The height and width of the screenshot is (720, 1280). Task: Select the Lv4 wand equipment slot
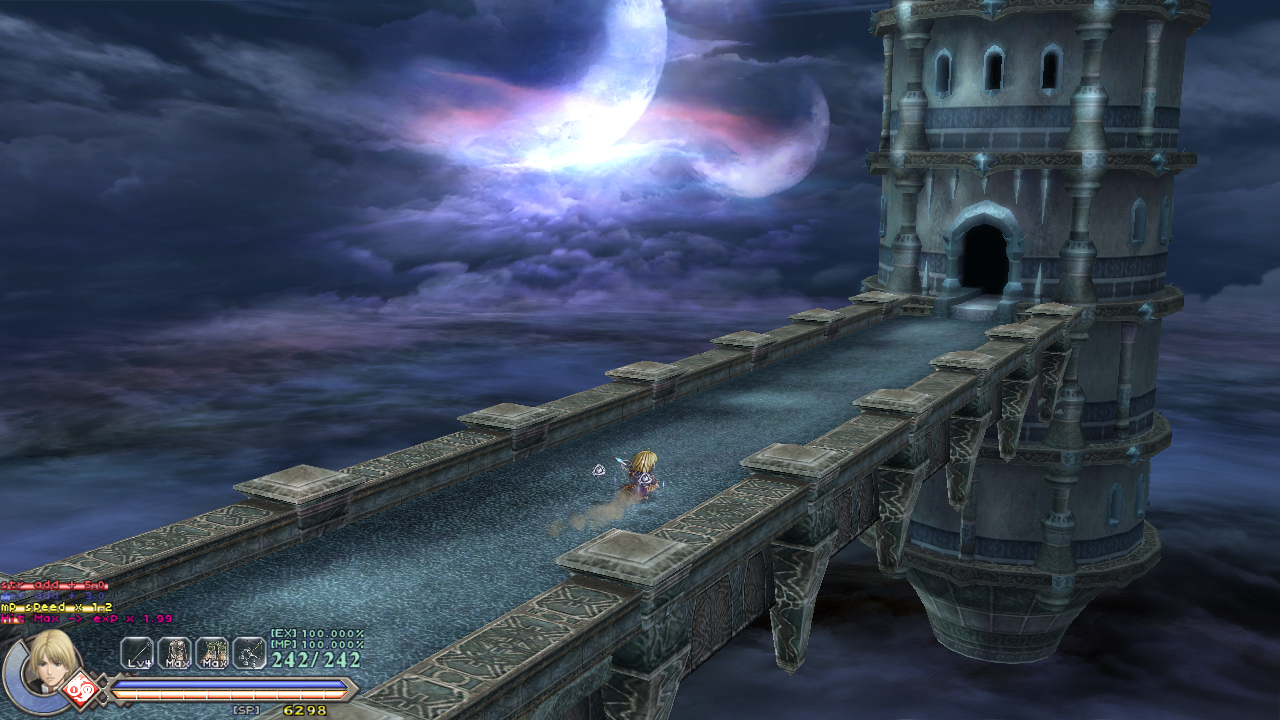click(137, 653)
